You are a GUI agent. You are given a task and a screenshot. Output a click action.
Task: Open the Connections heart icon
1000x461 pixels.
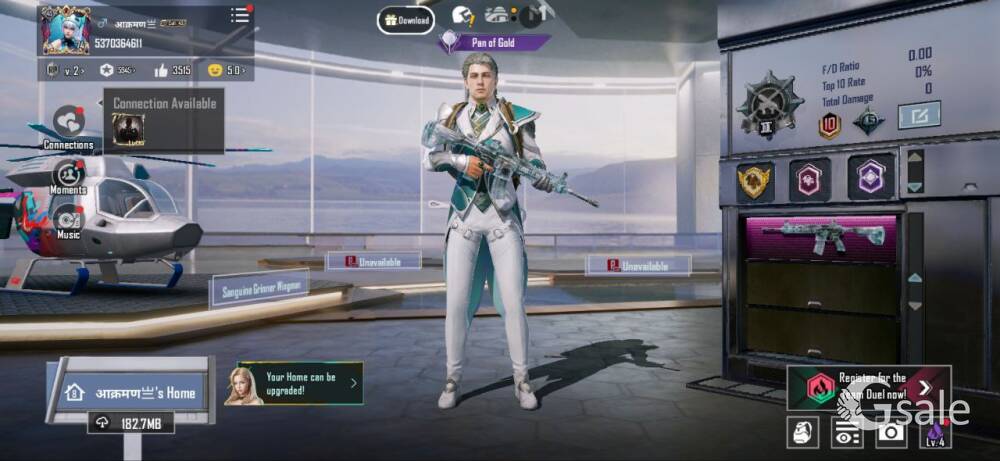(68, 122)
